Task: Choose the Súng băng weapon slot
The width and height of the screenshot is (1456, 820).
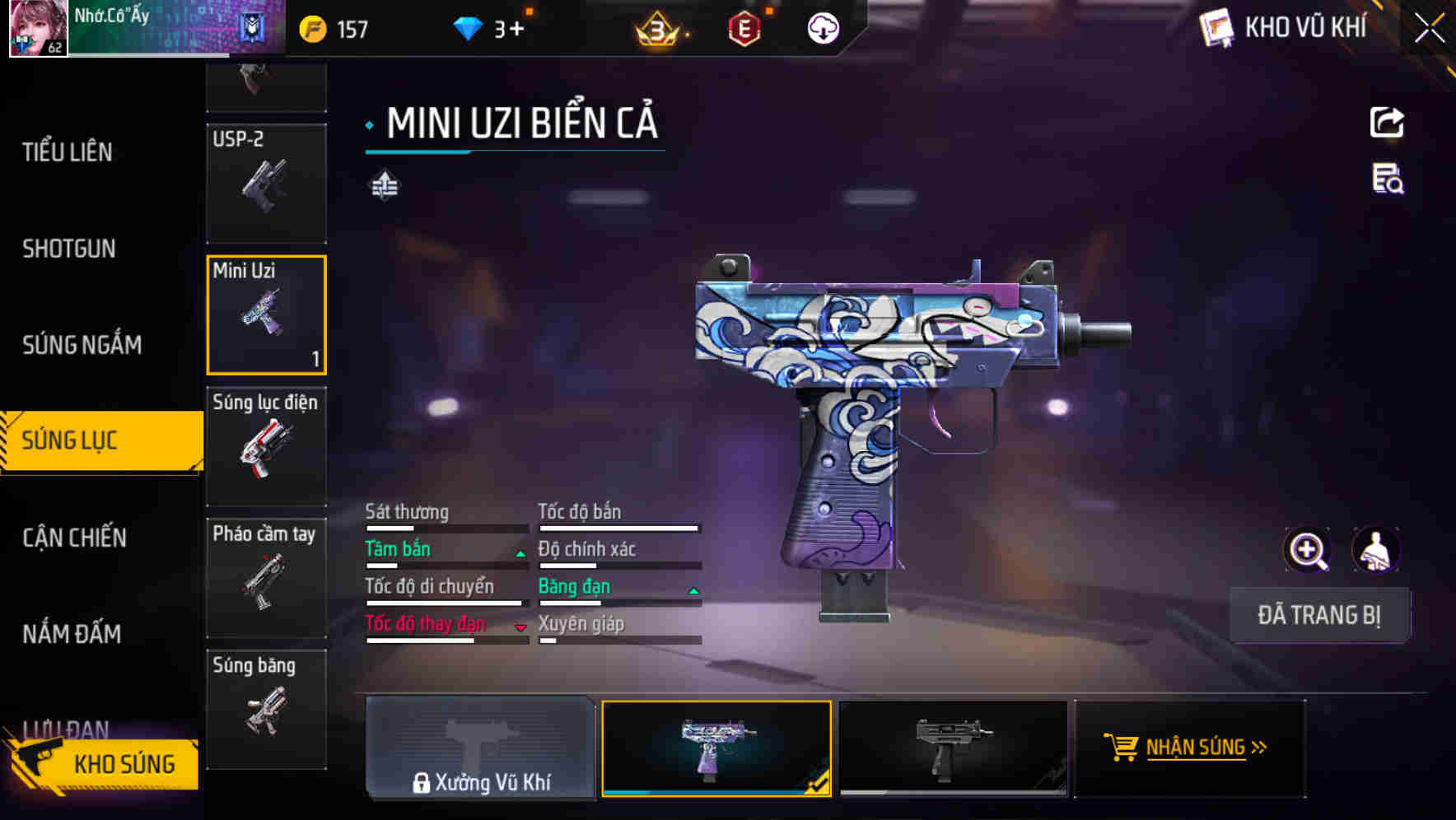Action: [x=266, y=709]
